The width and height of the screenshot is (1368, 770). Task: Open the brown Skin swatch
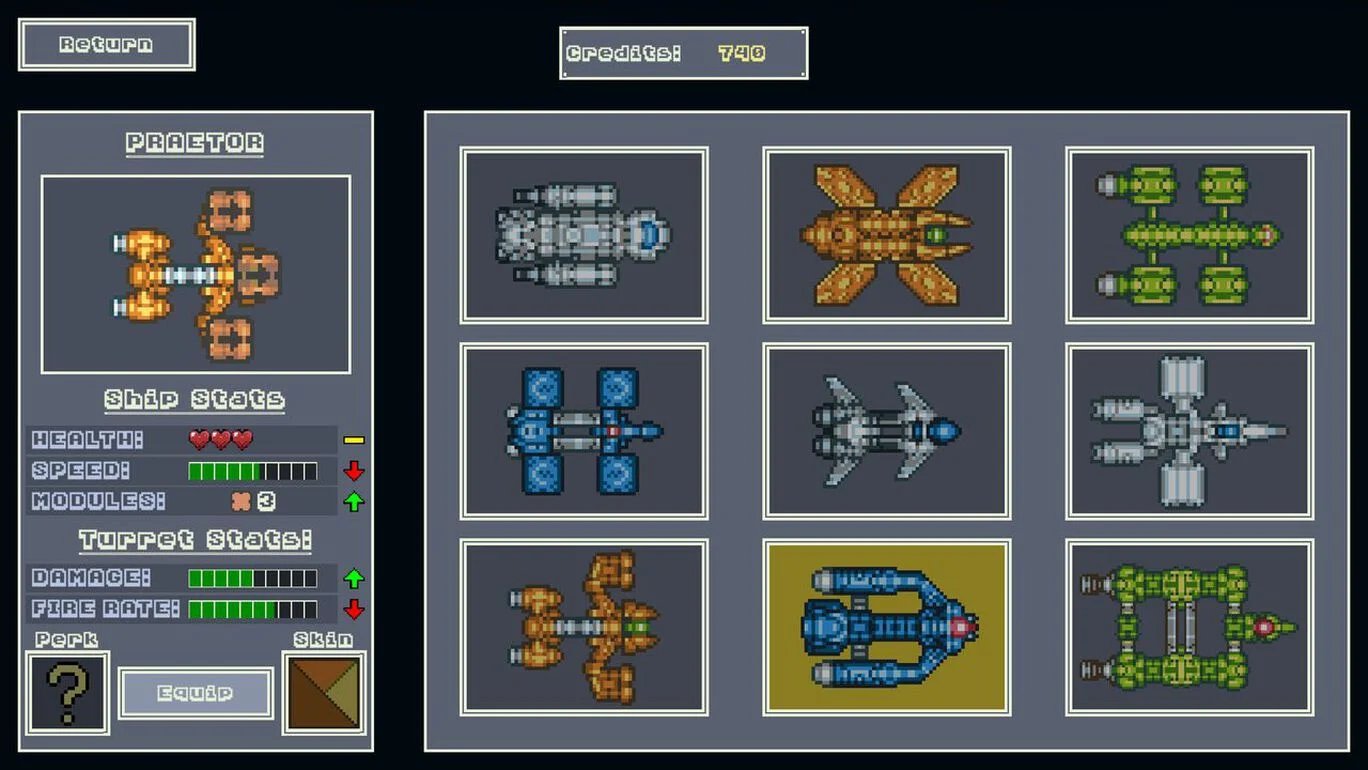(322, 691)
